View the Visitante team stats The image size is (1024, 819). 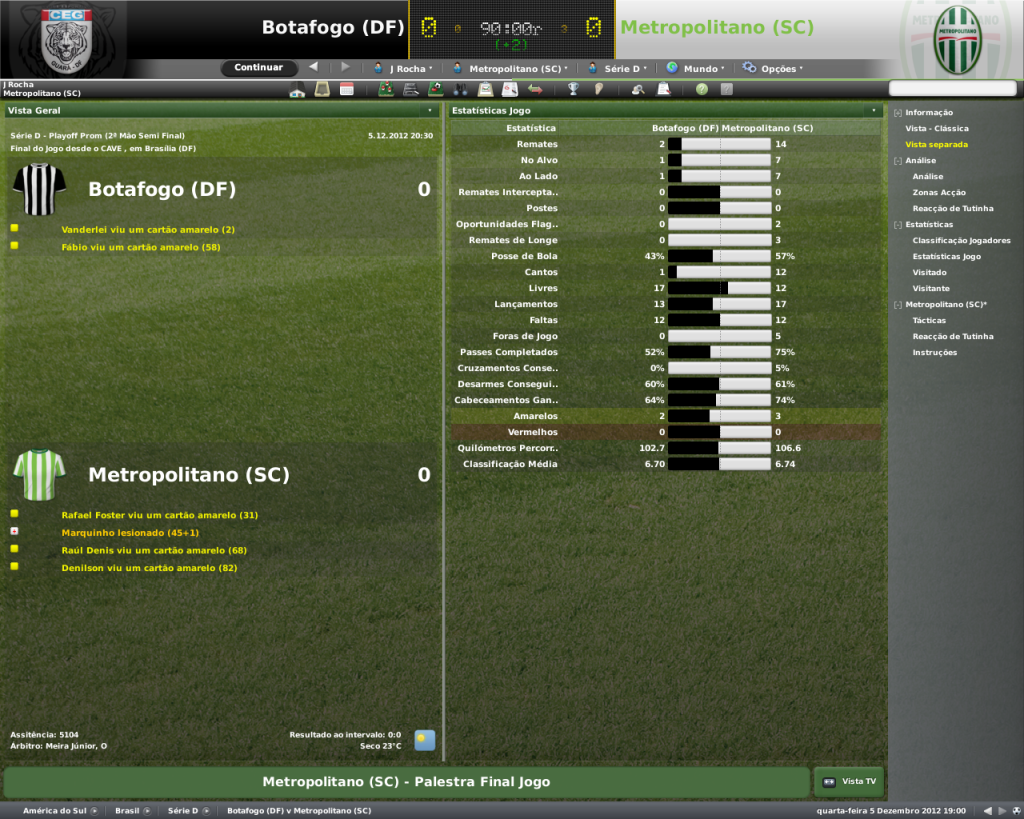[x=931, y=289]
